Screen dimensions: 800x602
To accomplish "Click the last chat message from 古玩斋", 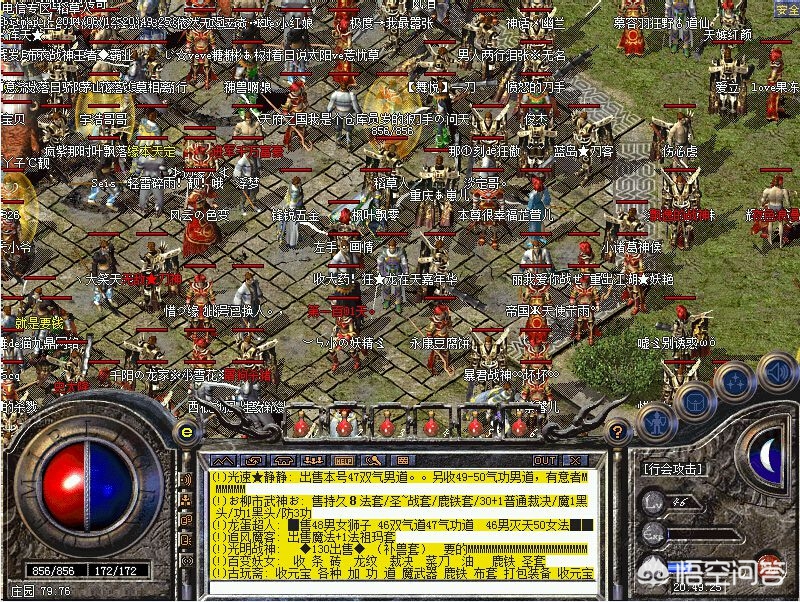I will coord(400,573).
